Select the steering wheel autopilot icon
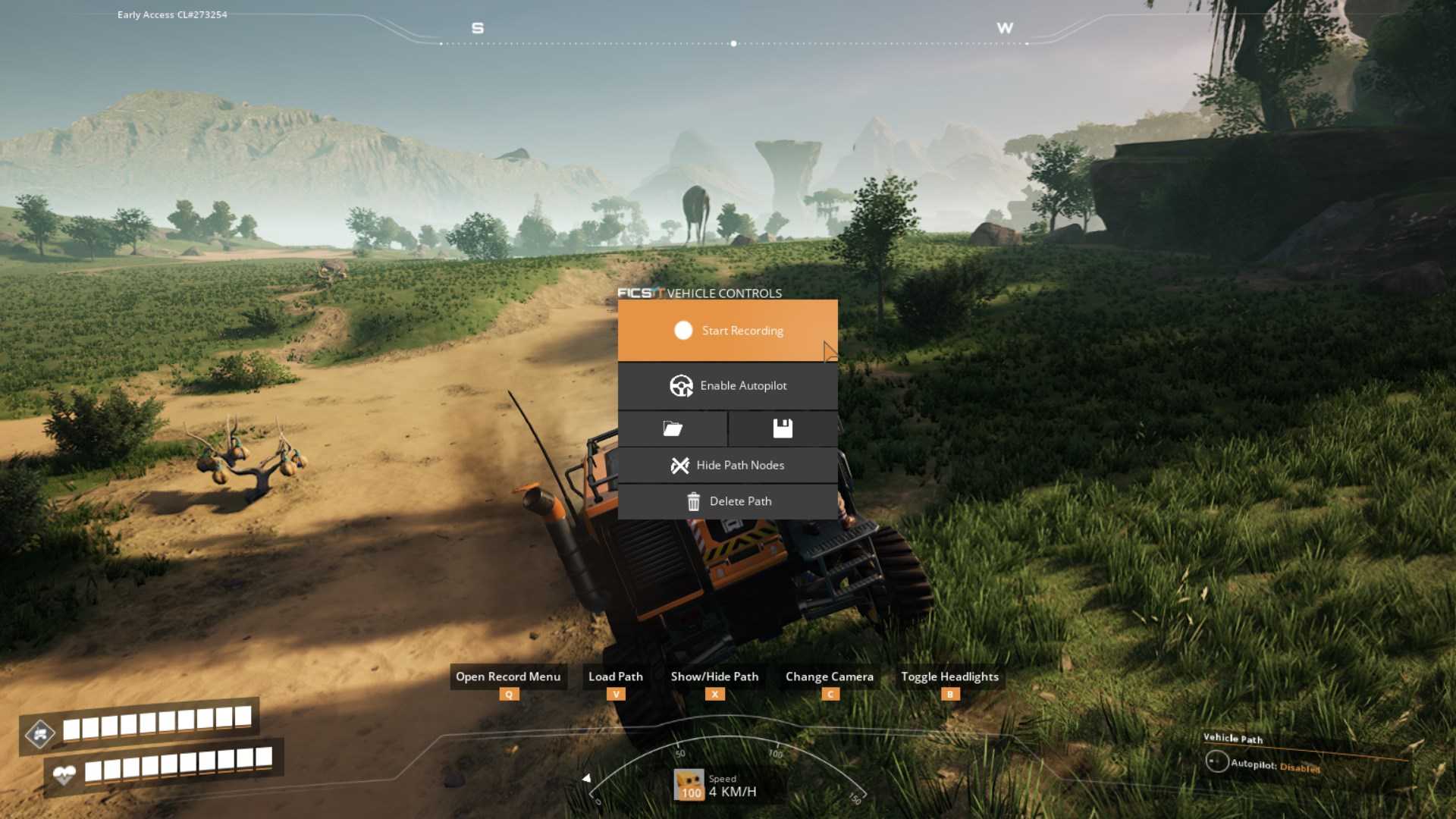Screen dimensions: 1456x819 [x=683, y=385]
